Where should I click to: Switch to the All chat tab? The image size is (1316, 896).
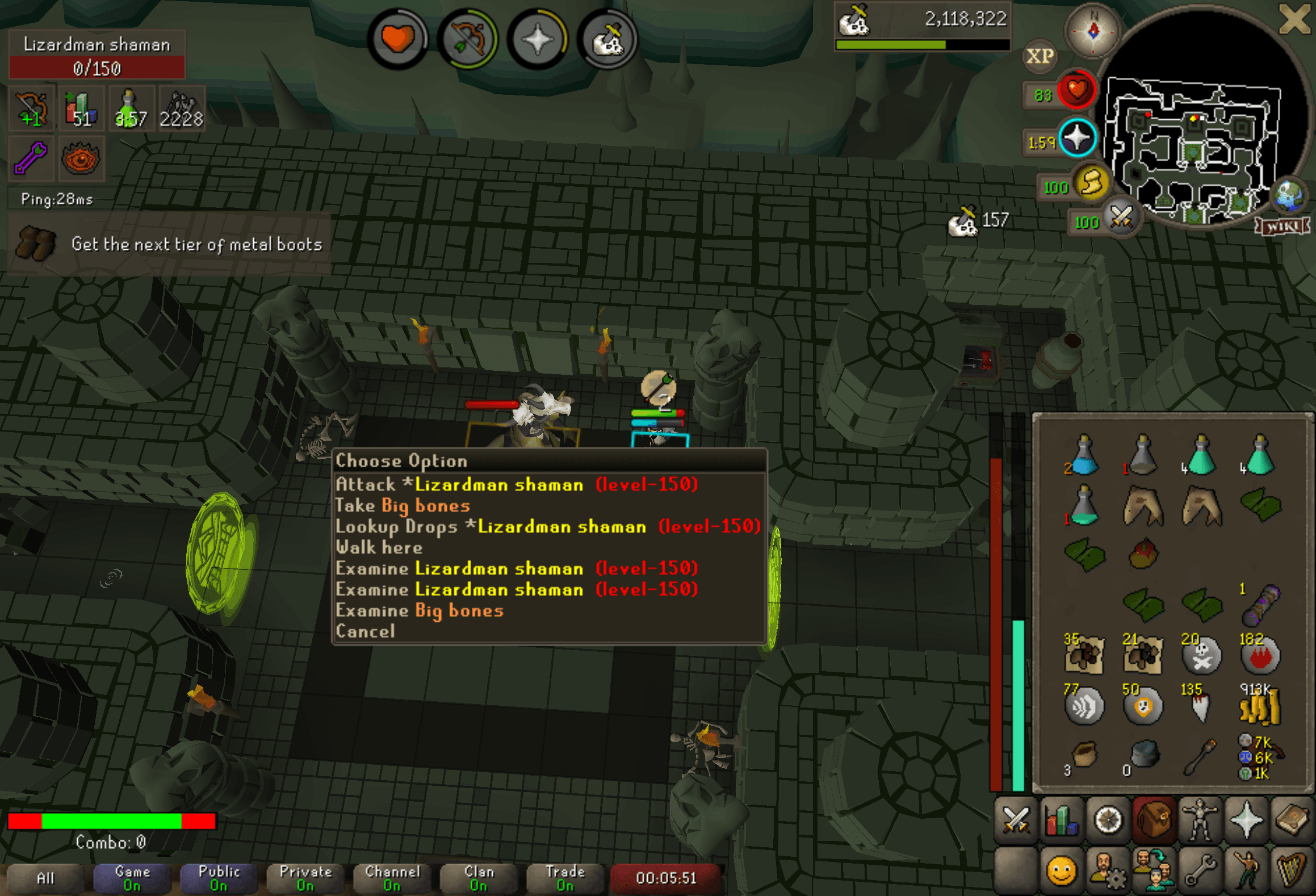pyautogui.click(x=44, y=877)
